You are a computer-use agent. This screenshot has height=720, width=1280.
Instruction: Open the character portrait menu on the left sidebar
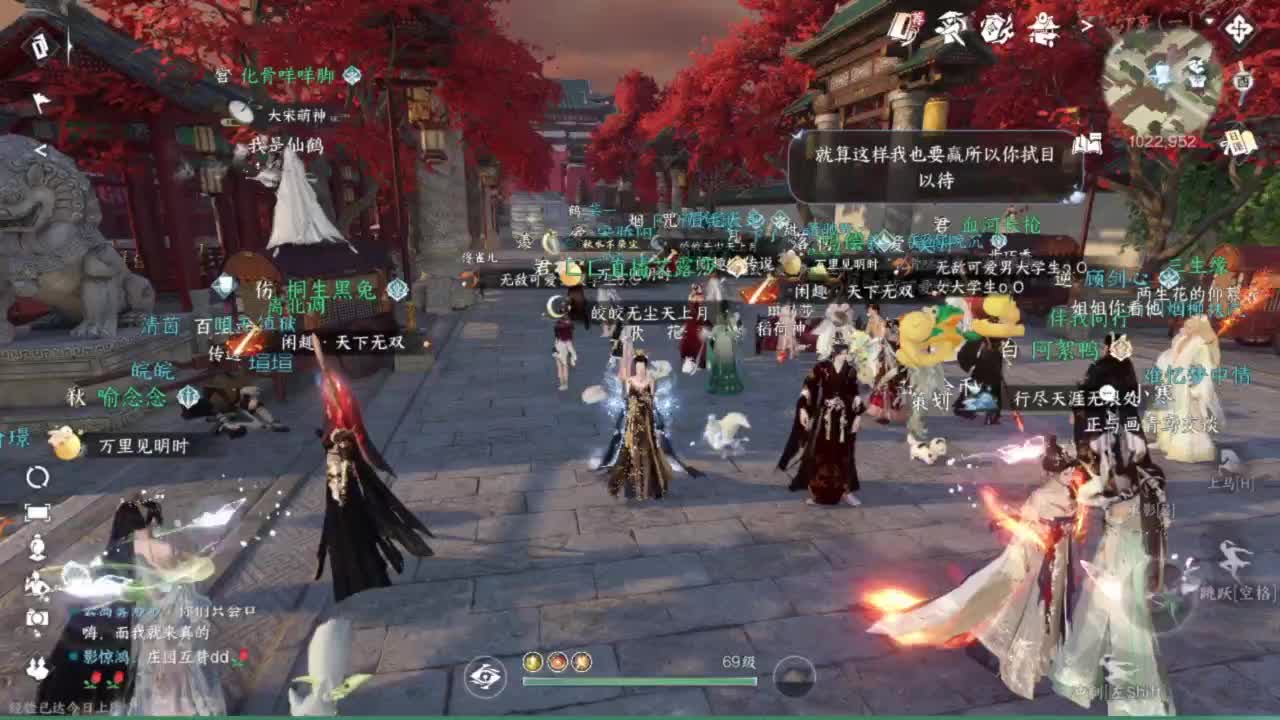click(x=37, y=547)
